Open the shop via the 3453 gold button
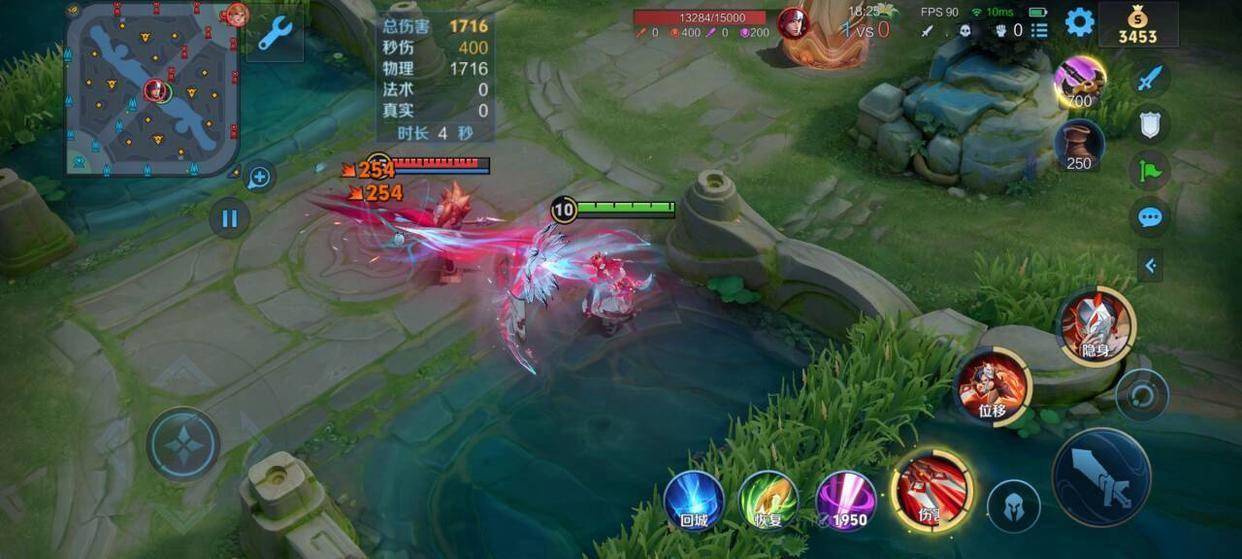Viewport: 1242px width, 559px height. point(1137,25)
